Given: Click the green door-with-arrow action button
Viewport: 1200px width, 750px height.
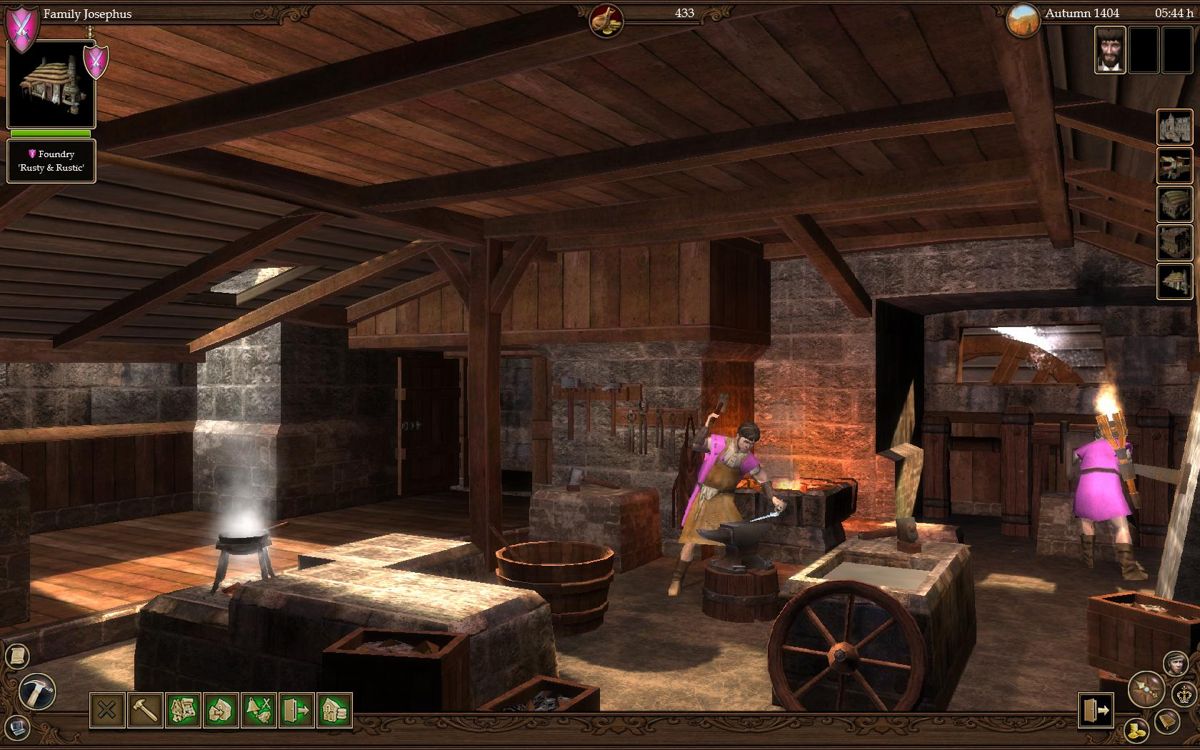Looking at the screenshot, I should pos(297,710).
